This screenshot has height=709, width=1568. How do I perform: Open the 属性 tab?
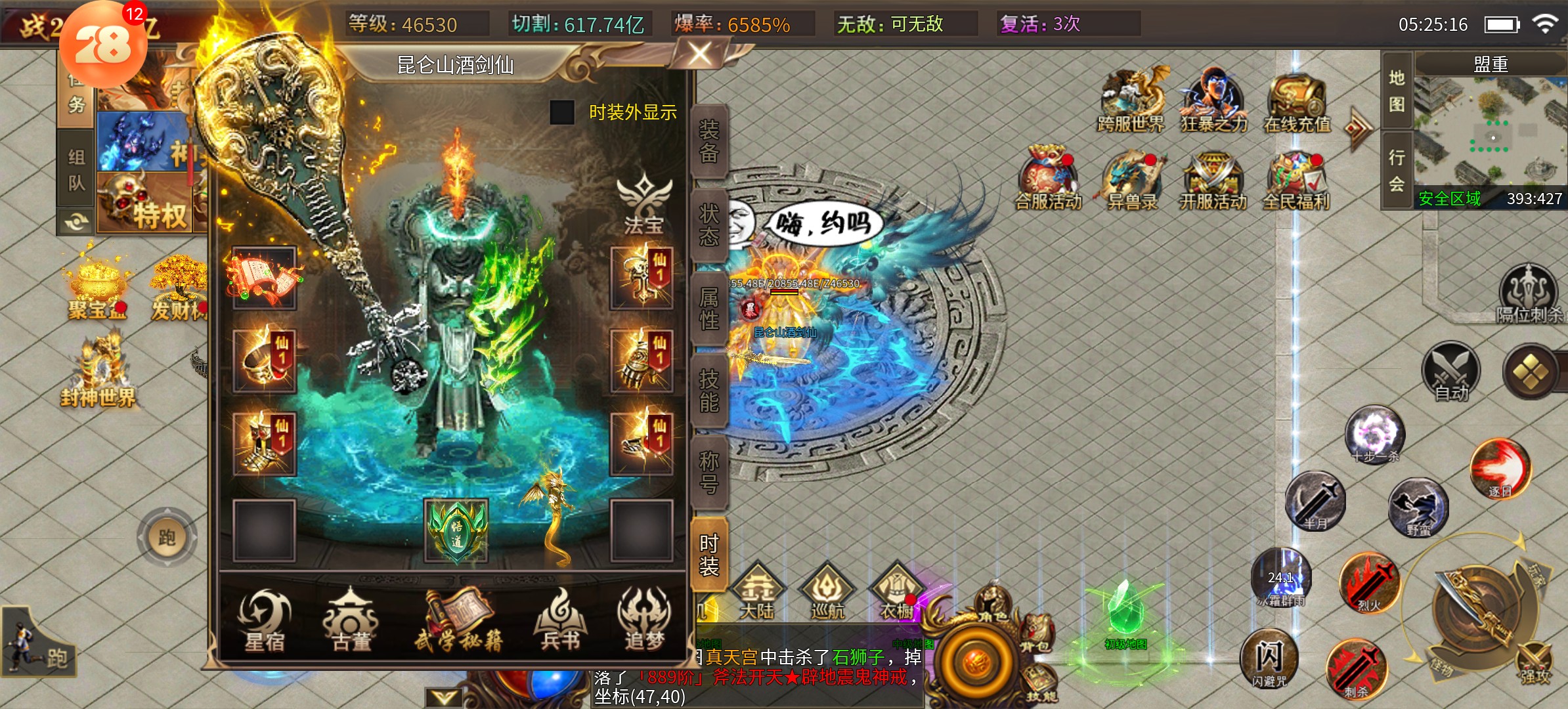pos(709,309)
